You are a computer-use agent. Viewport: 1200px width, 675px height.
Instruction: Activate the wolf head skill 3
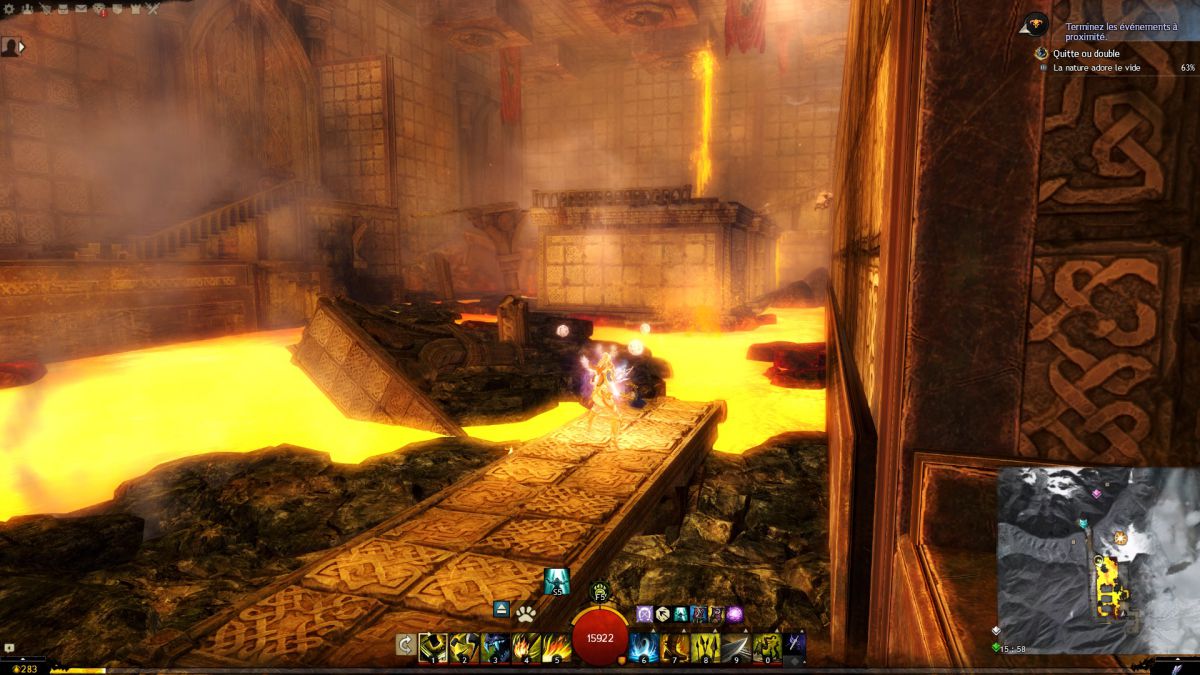pyautogui.click(x=495, y=647)
